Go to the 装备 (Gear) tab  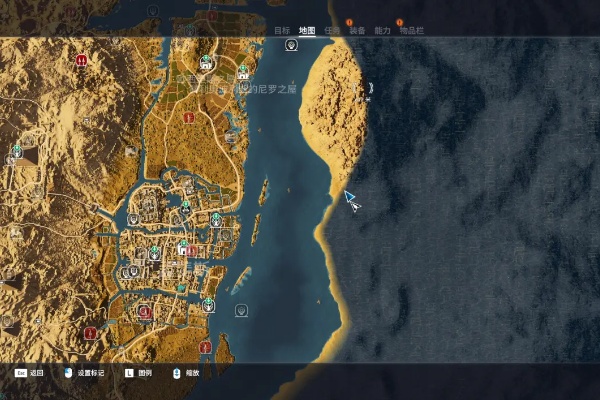coord(357,31)
